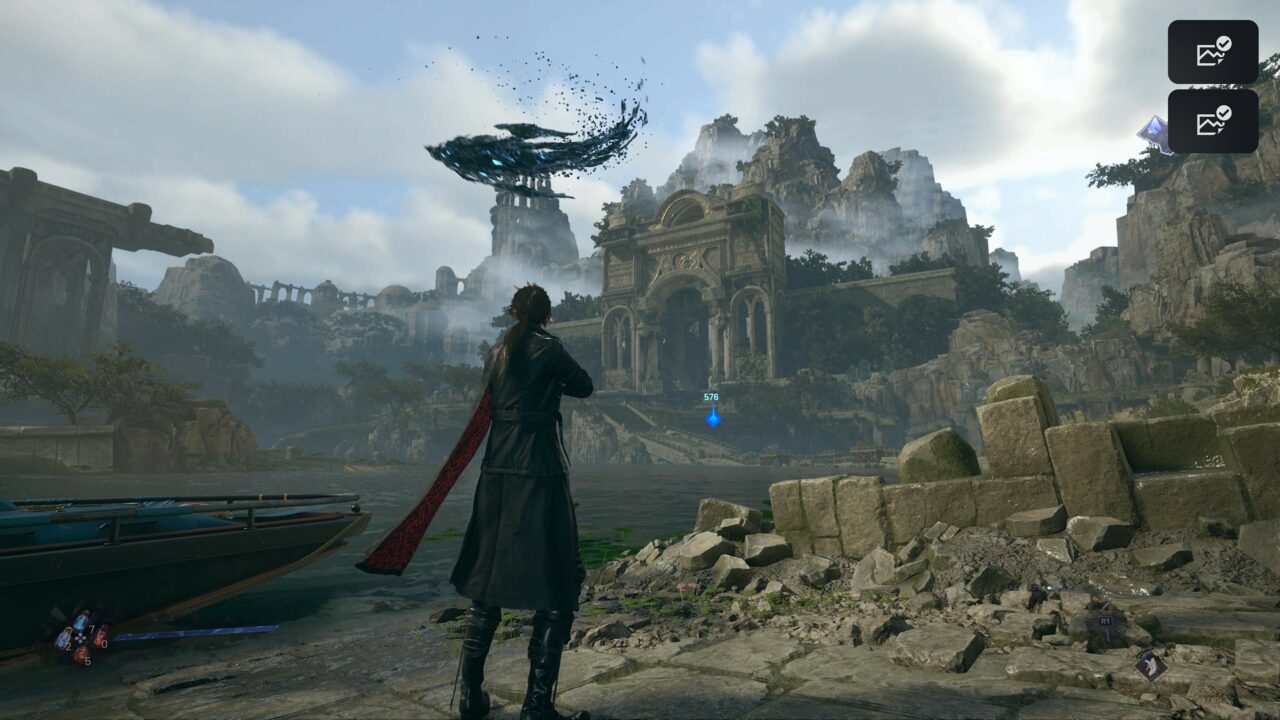Image resolution: width=1280 pixels, height=720 pixels.
Task: Click the blue quest waypoint marker labeled 576
Action: click(x=713, y=417)
